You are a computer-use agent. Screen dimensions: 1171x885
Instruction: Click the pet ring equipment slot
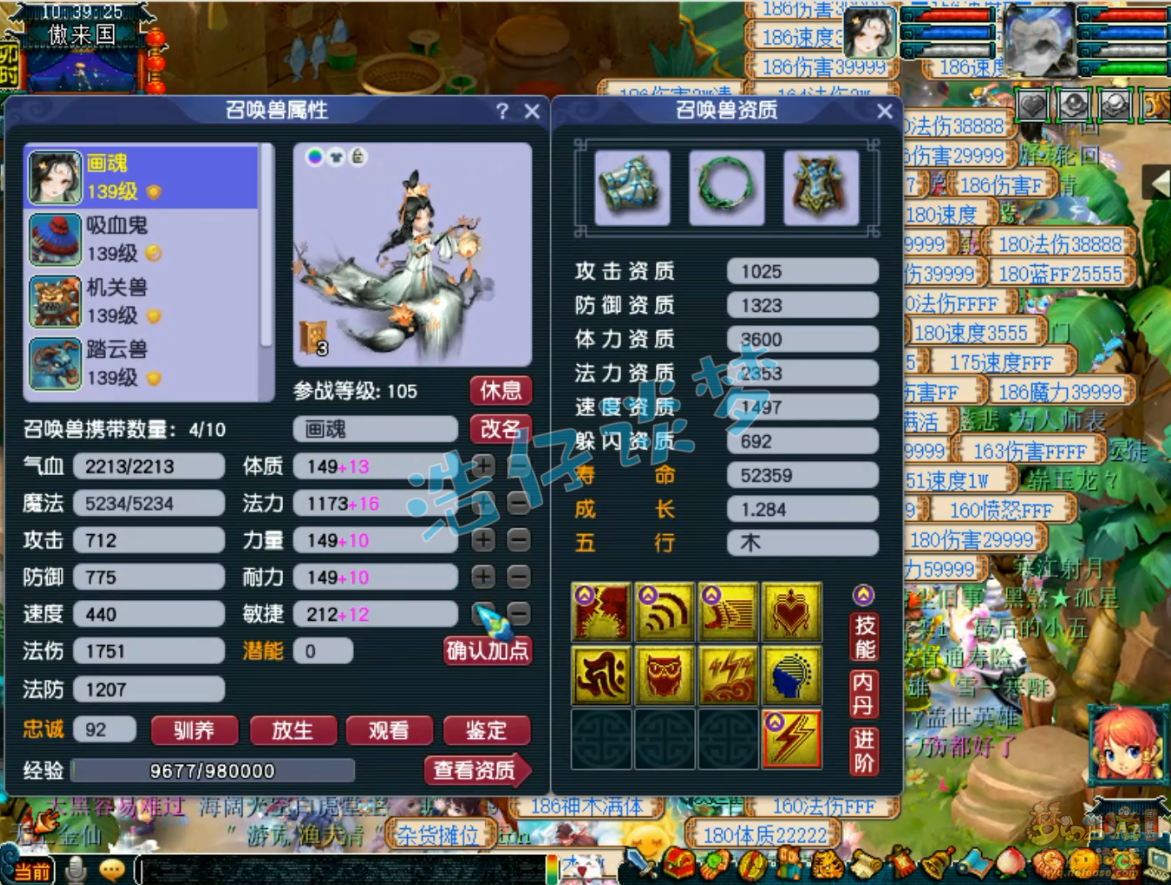726,187
